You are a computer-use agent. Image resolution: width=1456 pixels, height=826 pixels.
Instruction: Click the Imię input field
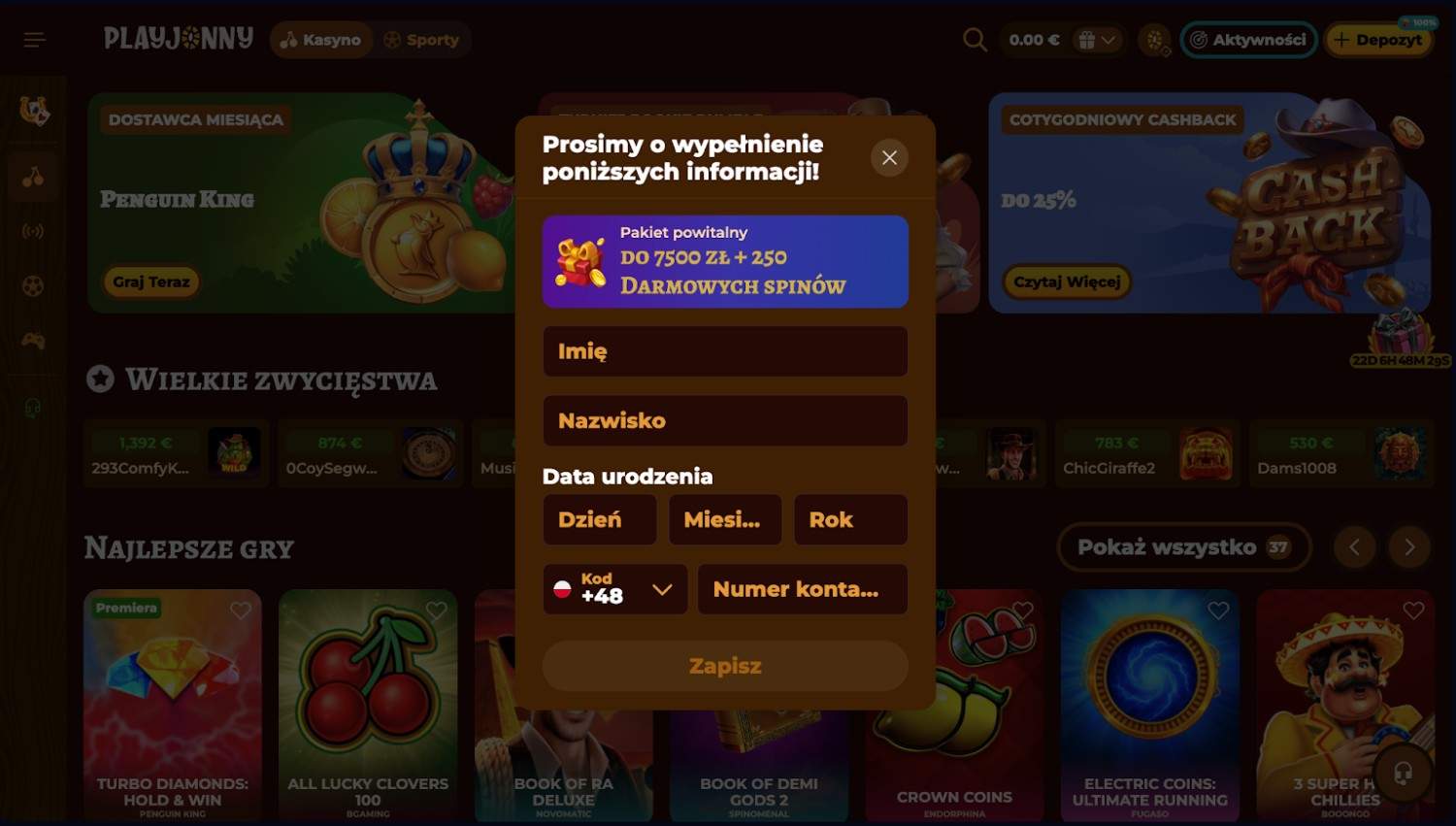[724, 351]
